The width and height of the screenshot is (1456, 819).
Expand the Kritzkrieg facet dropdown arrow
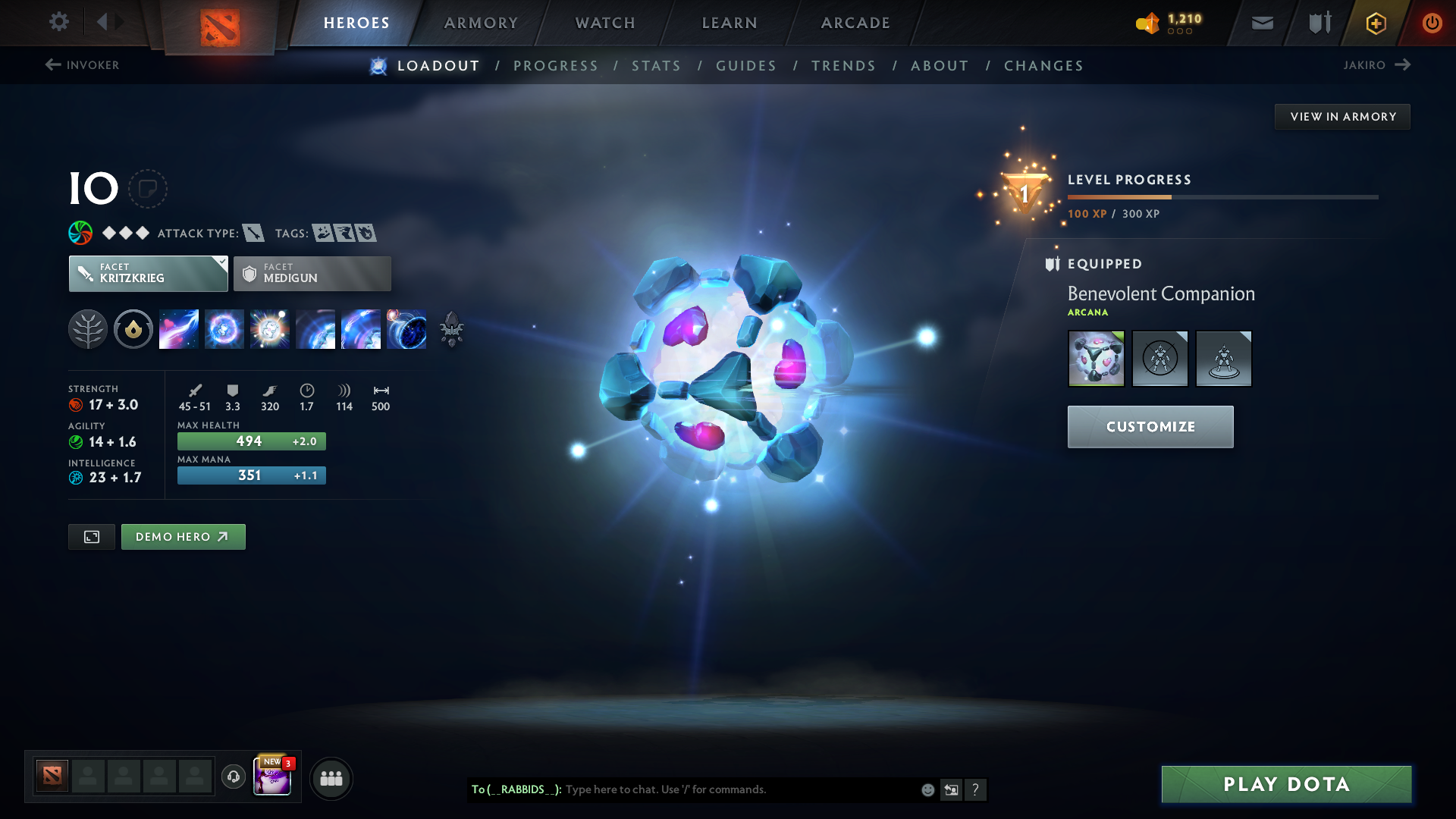point(221,263)
